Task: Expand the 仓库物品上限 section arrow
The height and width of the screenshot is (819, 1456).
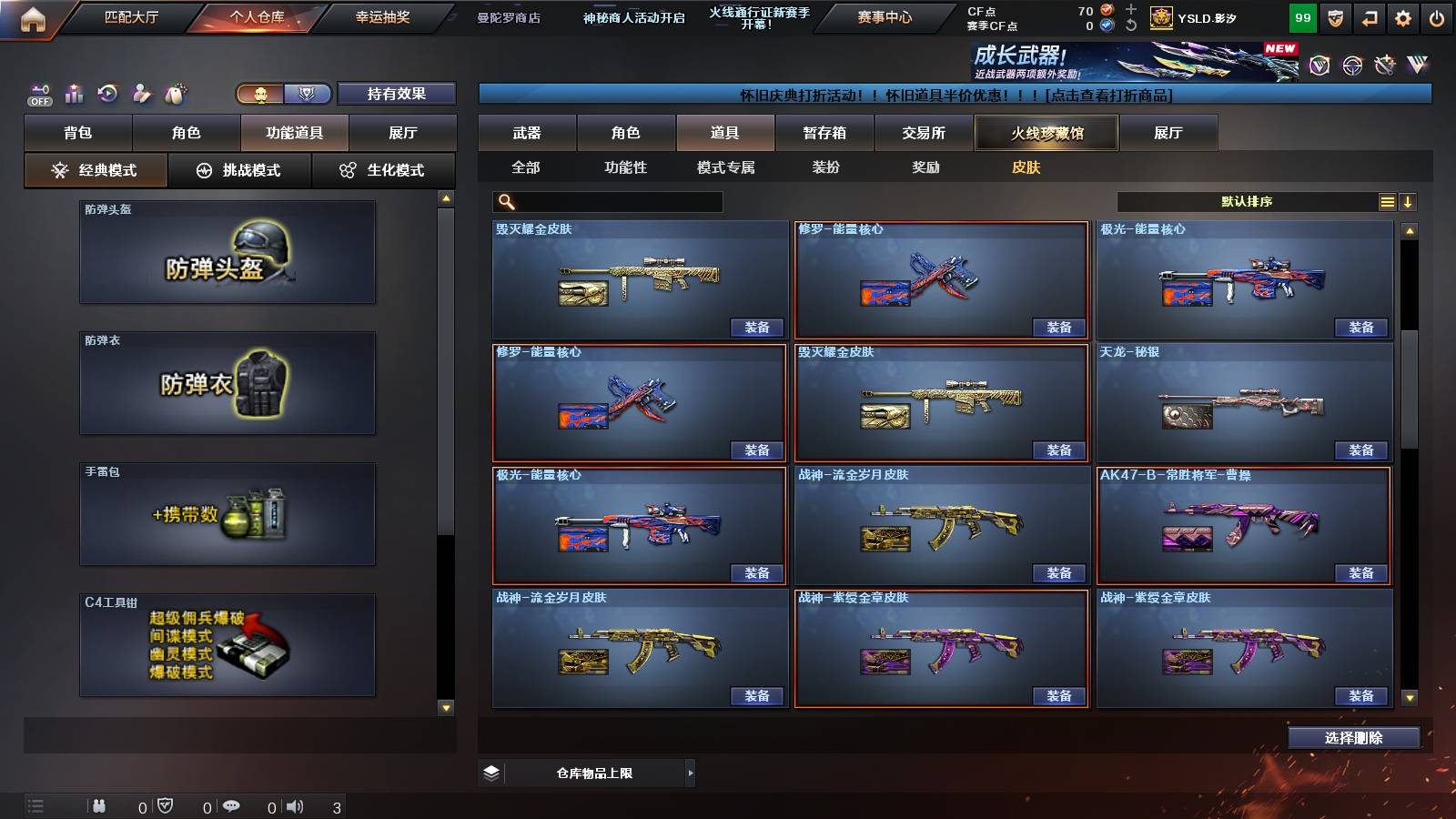Action: [692, 772]
